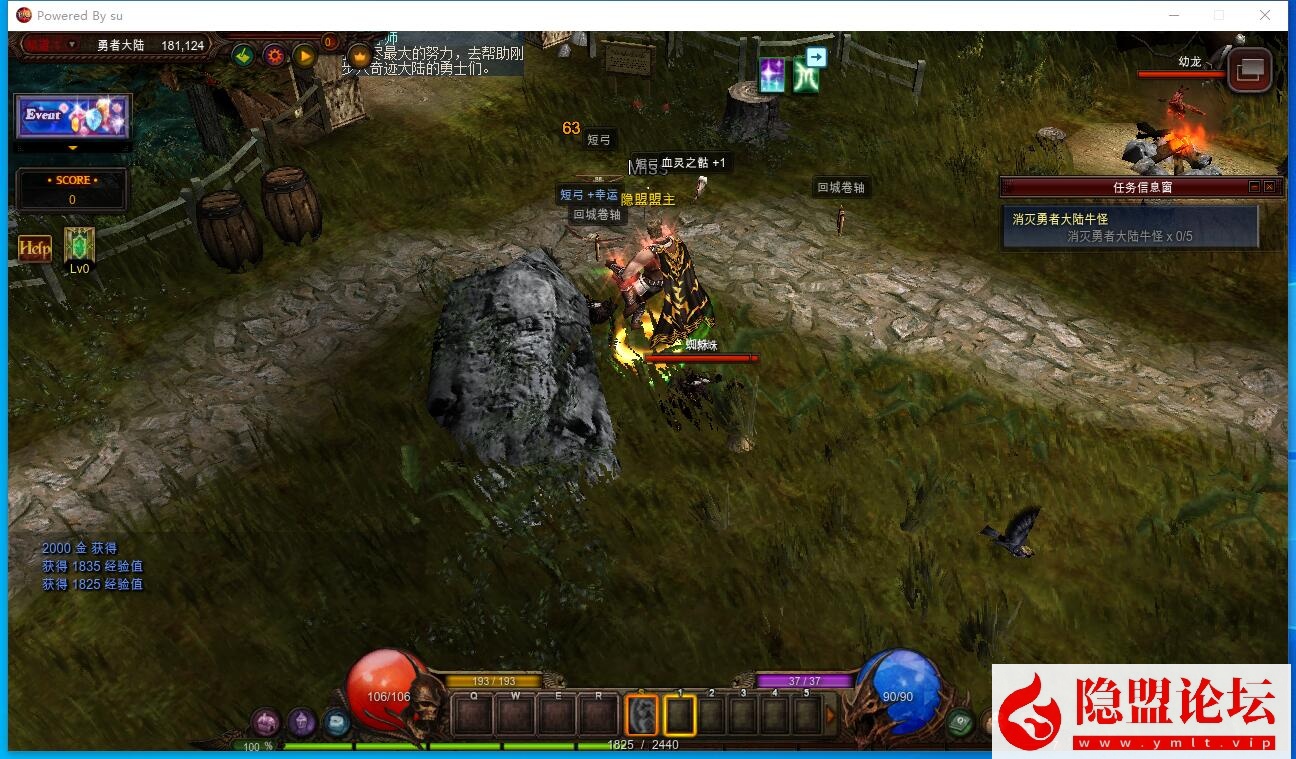Click the Help button
This screenshot has width=1296, height=759.
pos(35,248)
